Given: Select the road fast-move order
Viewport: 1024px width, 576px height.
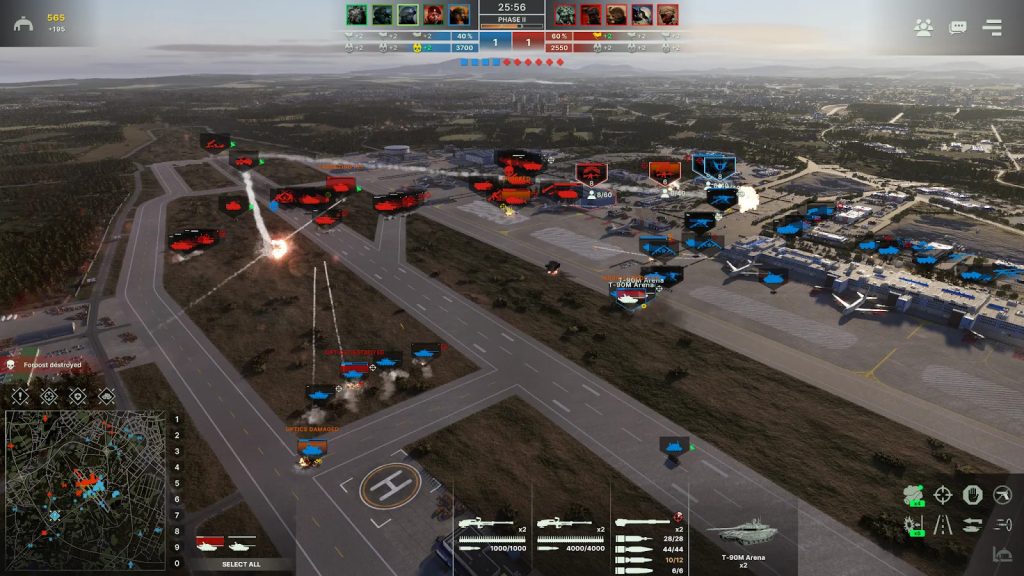Looking at the screenshot, I should [x=943, y=524].
